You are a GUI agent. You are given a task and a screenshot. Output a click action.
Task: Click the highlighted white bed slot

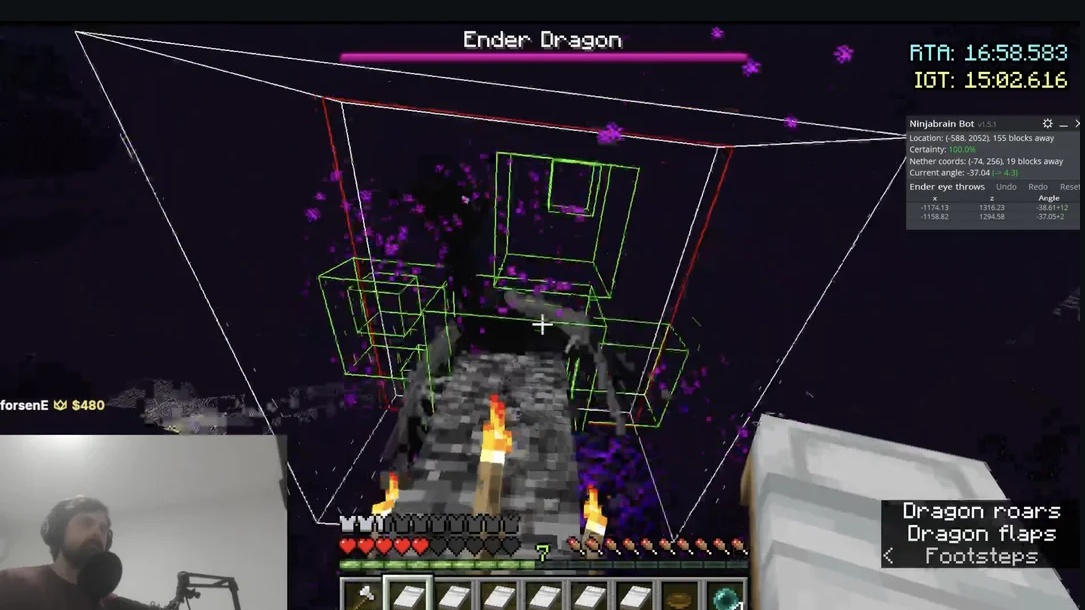(x=408, y=595)
